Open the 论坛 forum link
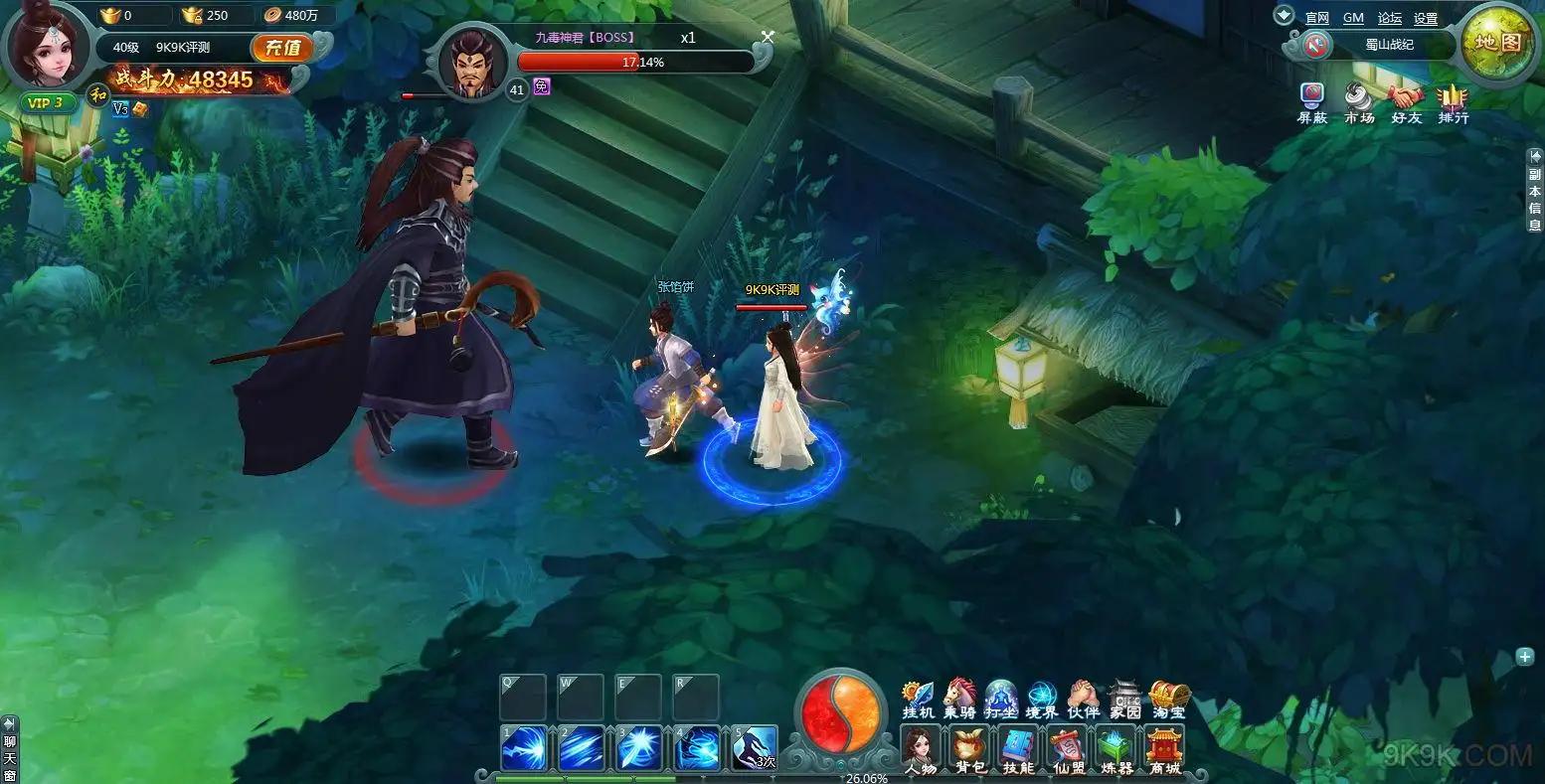 pyautogui.click(x=1389, y=18)
